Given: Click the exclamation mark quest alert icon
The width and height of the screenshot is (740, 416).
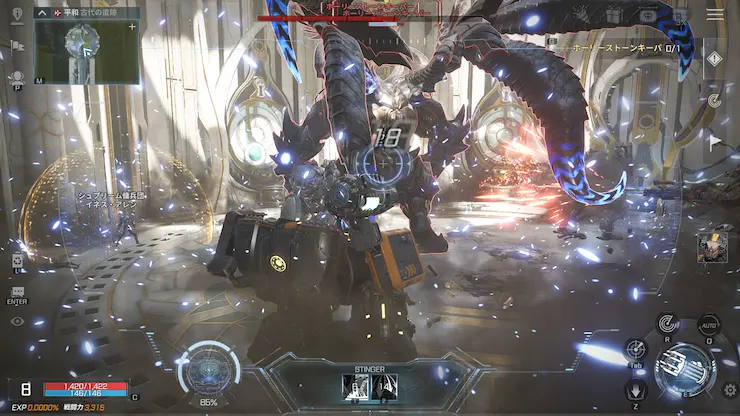Looking at the screenshot, I should [x=713, y=59].
